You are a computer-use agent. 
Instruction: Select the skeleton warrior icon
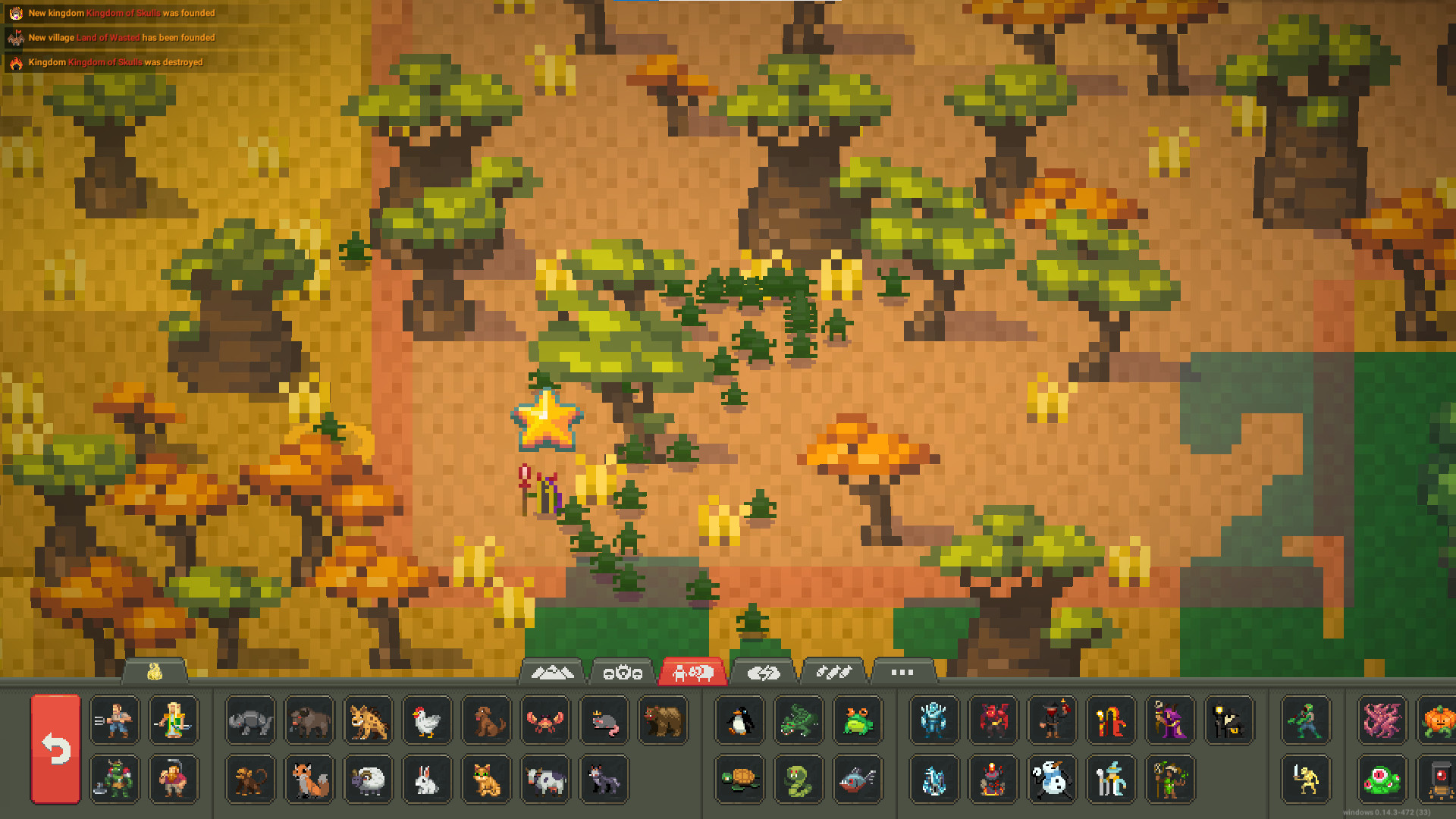point(1306,780)
